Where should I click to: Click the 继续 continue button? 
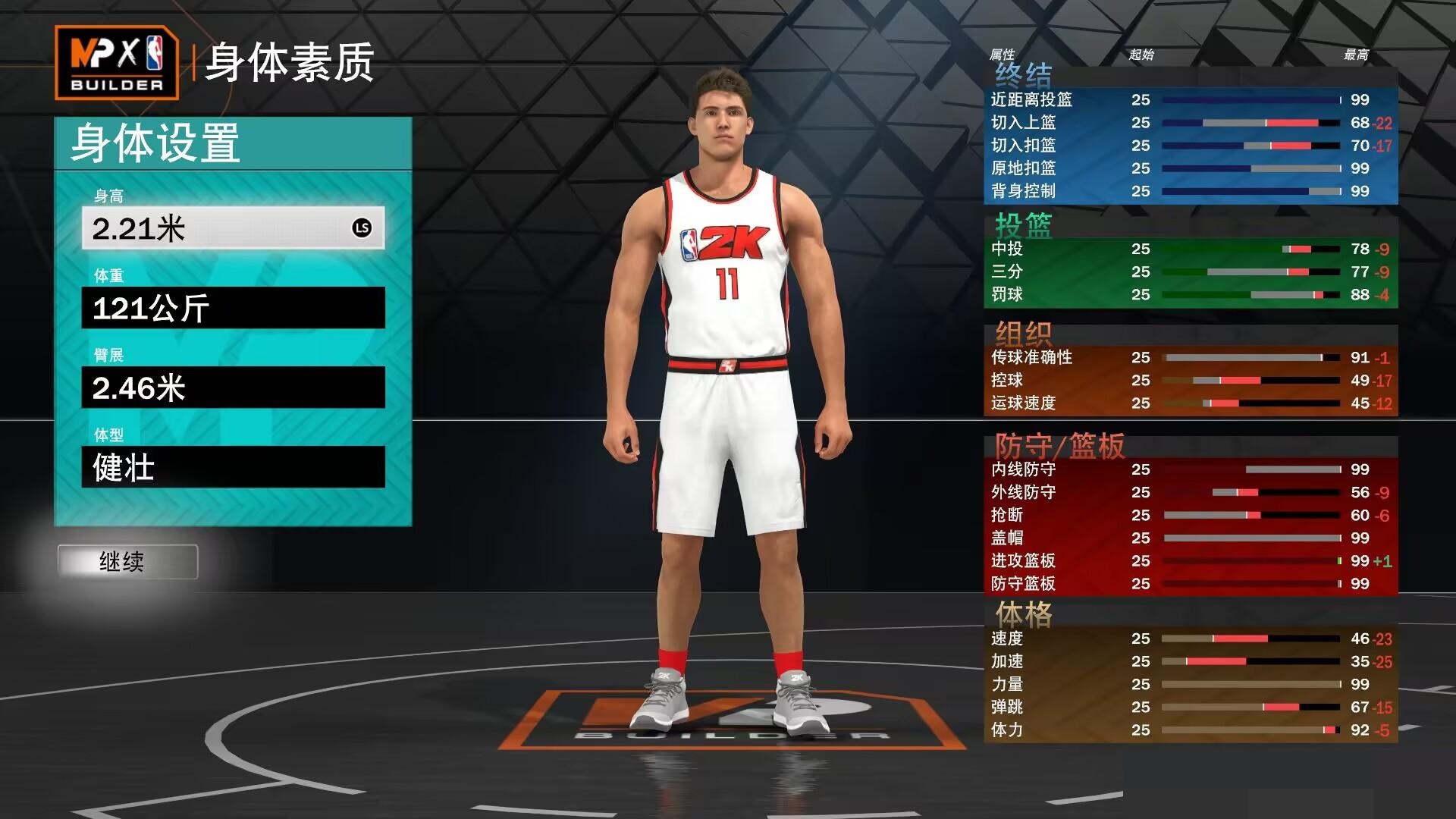[x=127, y=562]
